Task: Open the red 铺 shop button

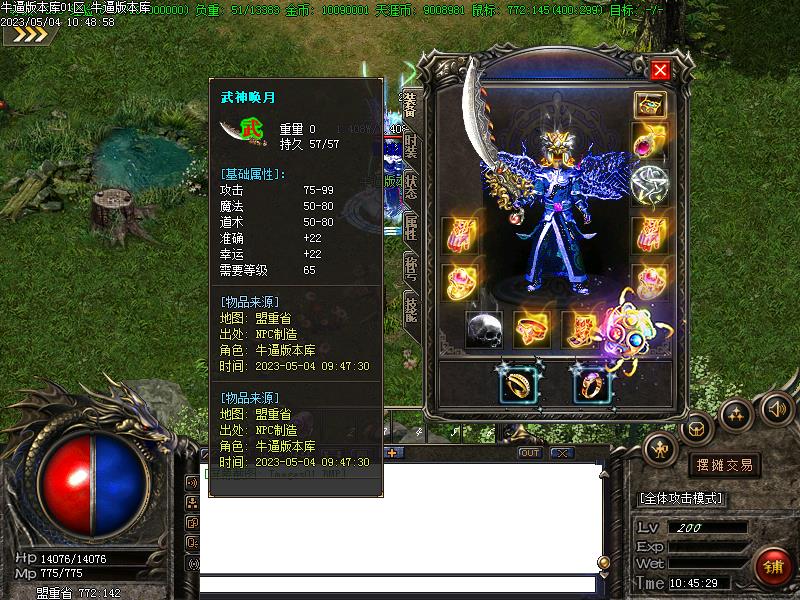Action: 773,567
